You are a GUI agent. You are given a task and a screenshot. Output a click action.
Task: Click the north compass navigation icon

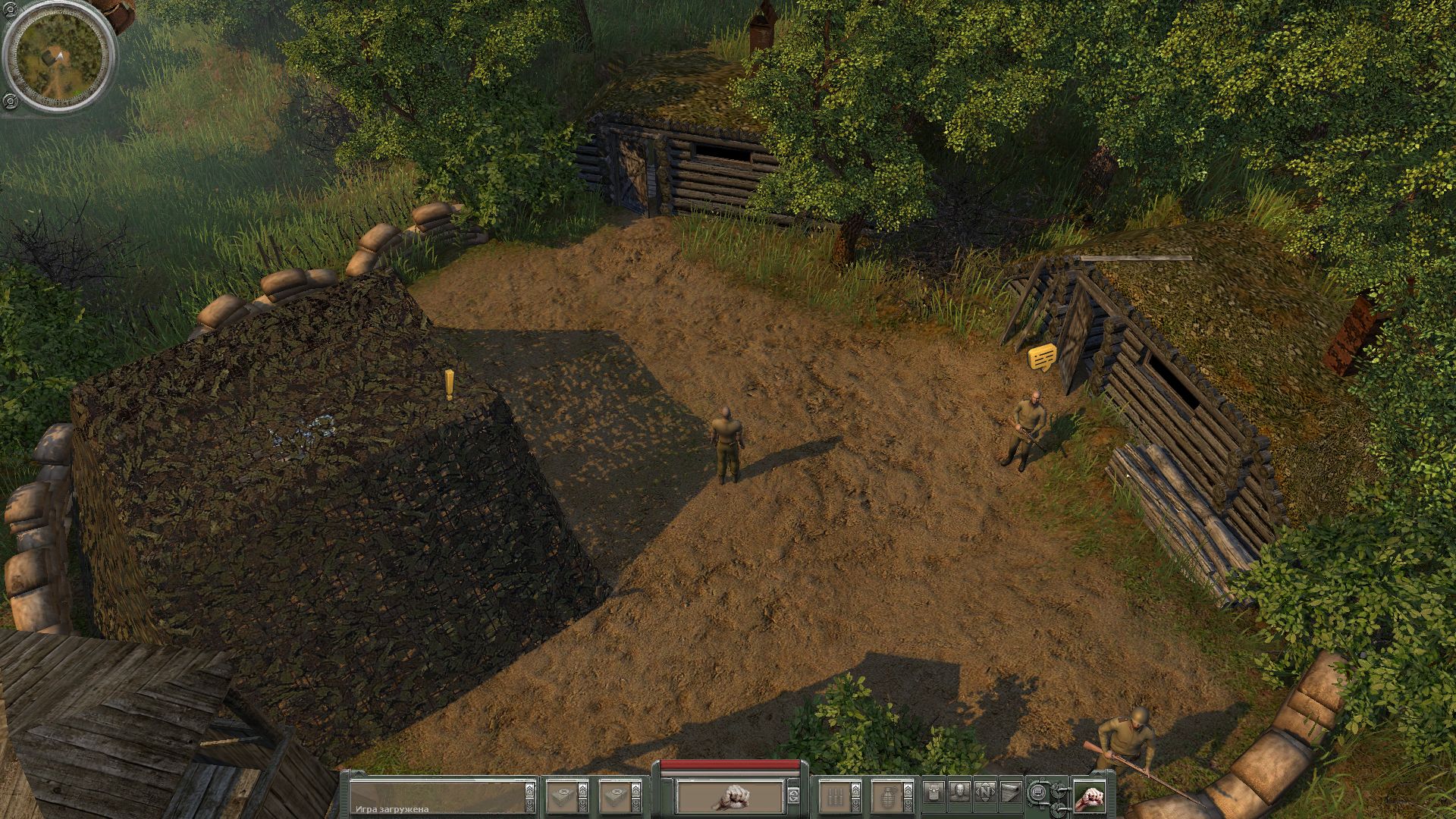coord(985,792)
